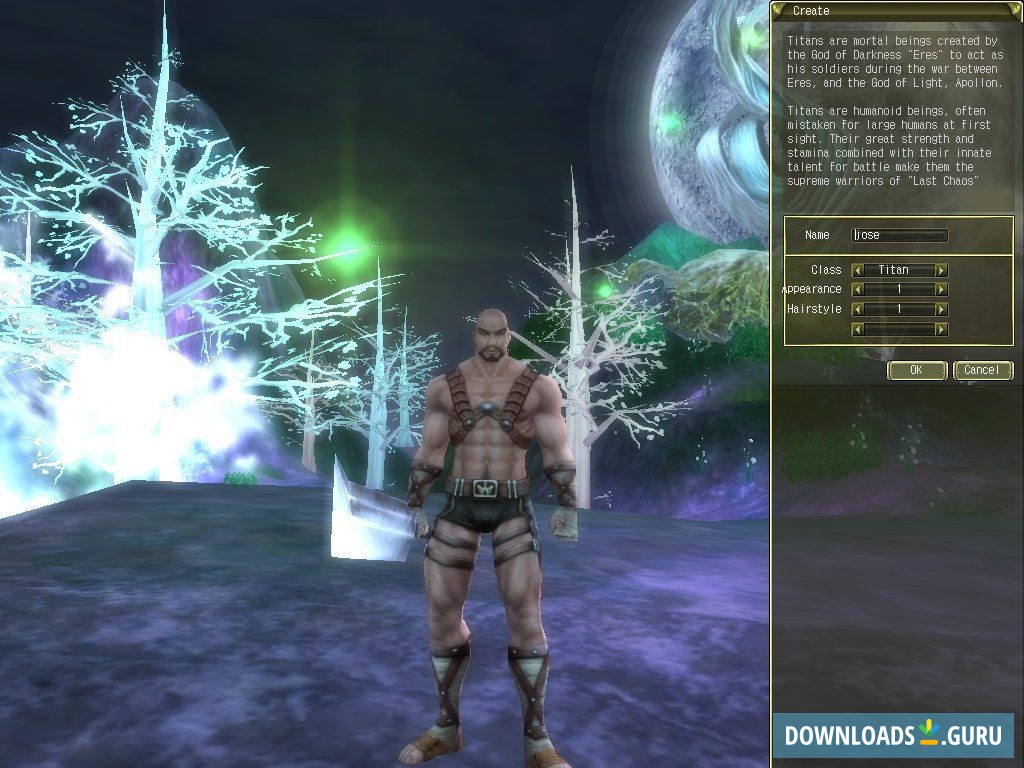Click the character Name input field
This screenshot has height=768, width=1024.
point(899,236)
